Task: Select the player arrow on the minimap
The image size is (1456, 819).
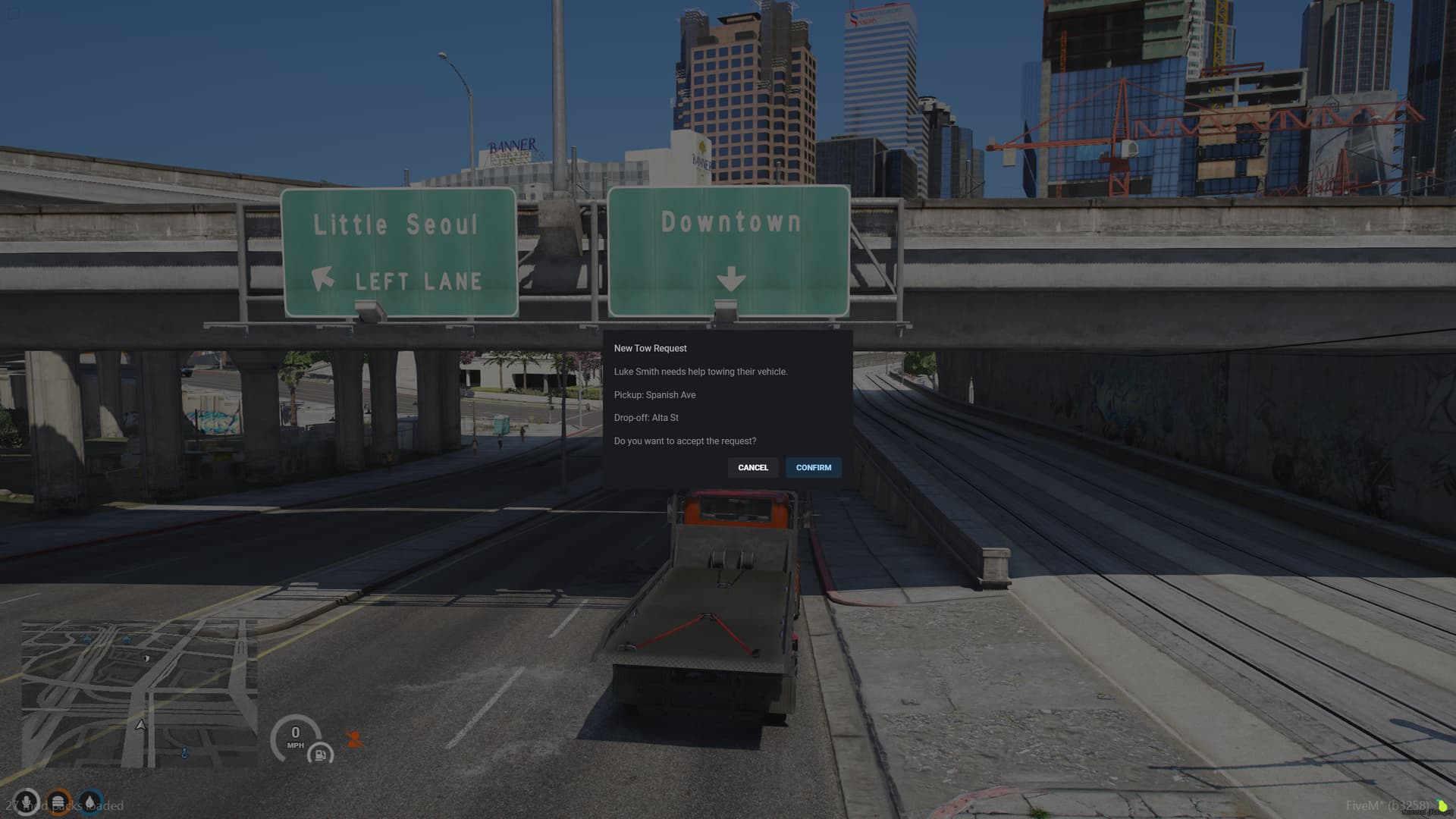Action: (x=140, y=725)
